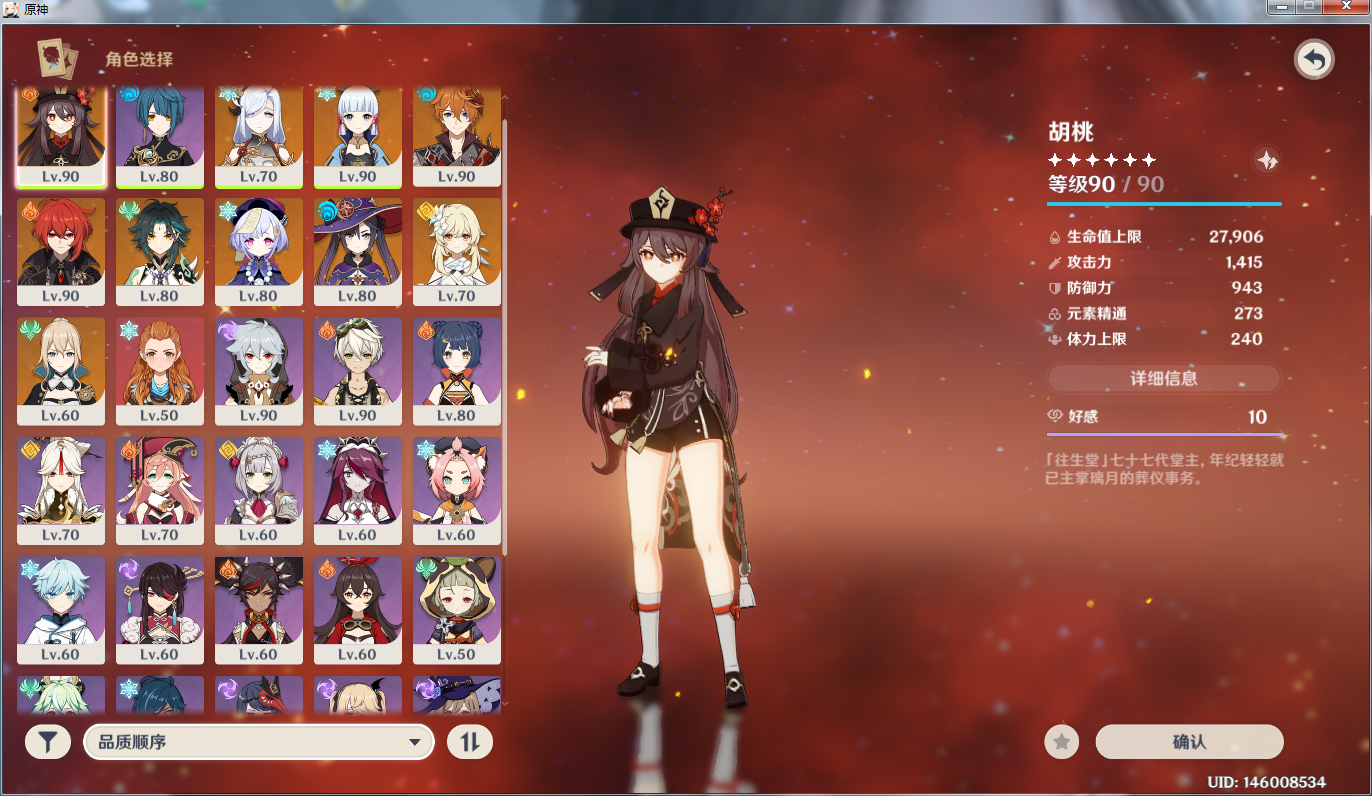Open the character filter funnel
This screenshot has height=796, width=1372.
click(47, 742)
